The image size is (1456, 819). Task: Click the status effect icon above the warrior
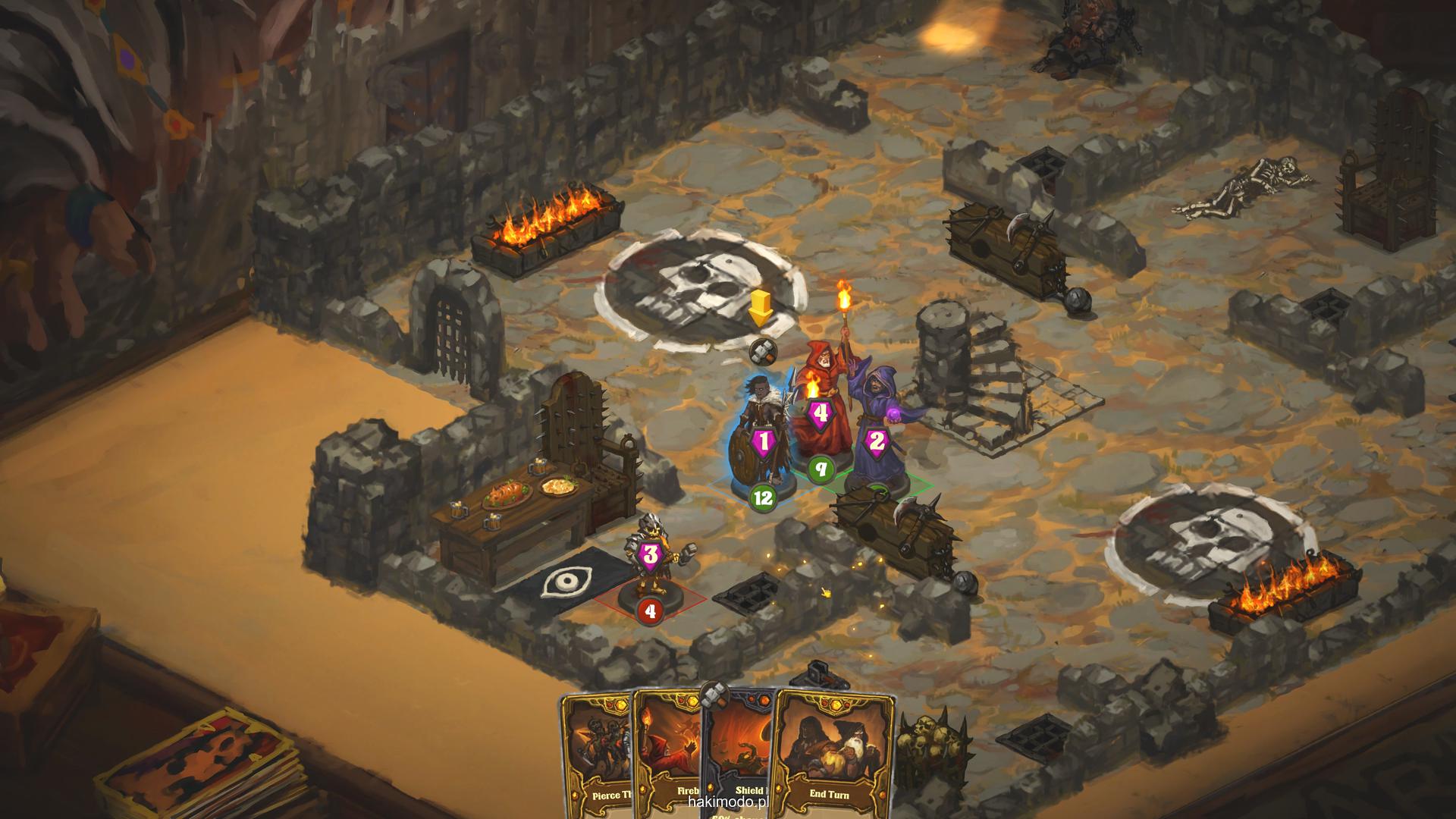pyautogui.click(x=761, y=351)
